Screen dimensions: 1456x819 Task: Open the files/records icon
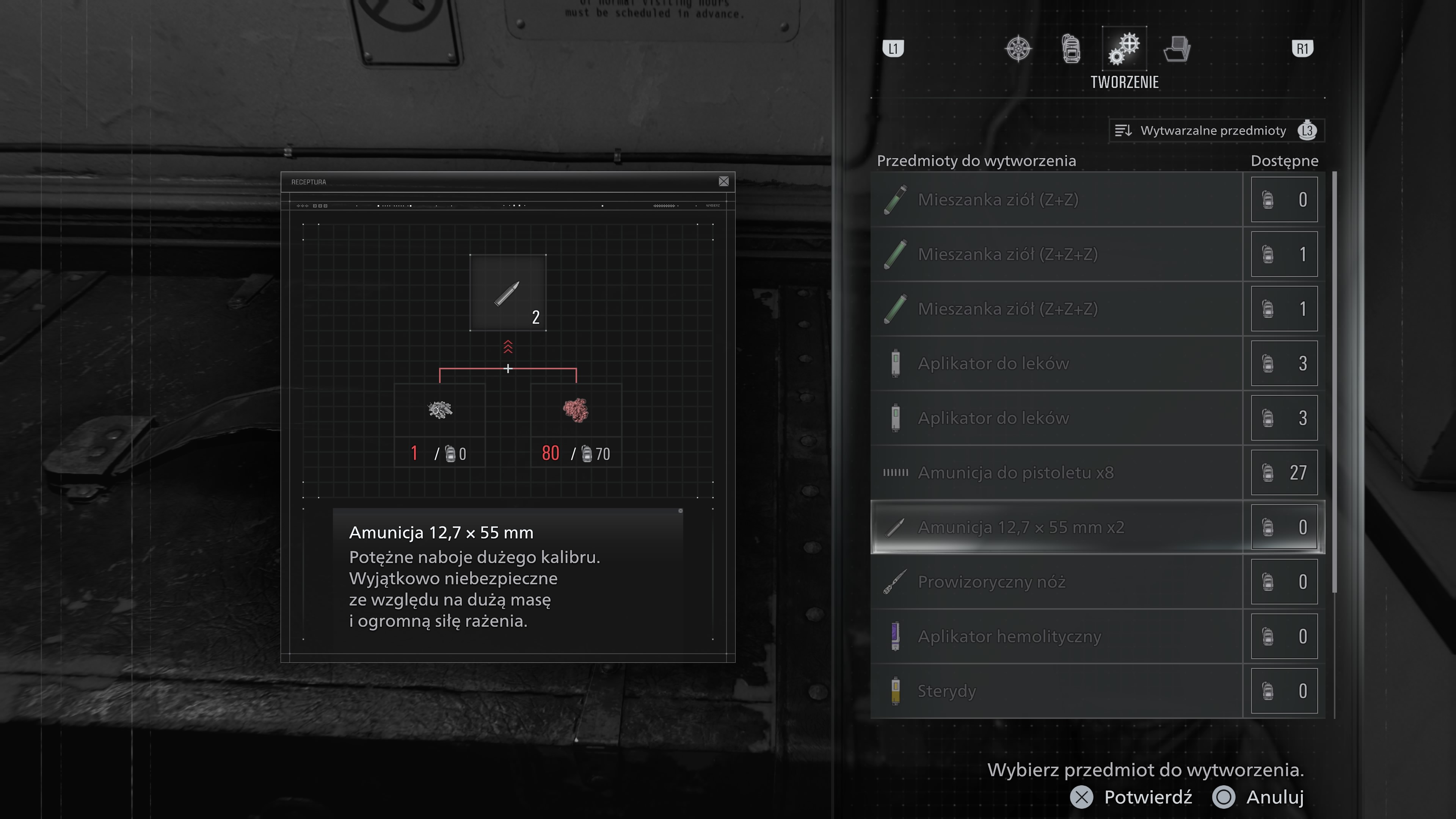point(1177,48)
